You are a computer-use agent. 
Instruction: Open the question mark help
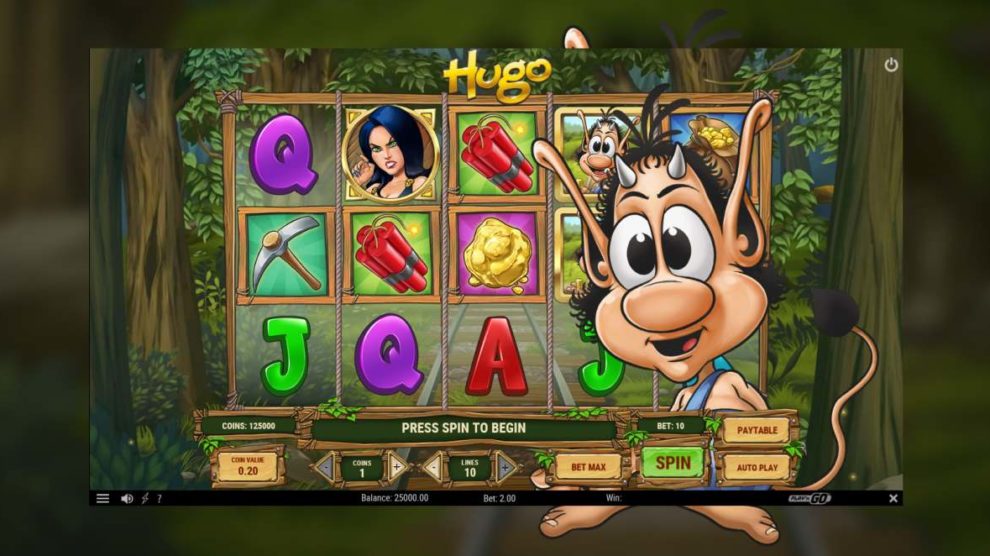[159, 498]
